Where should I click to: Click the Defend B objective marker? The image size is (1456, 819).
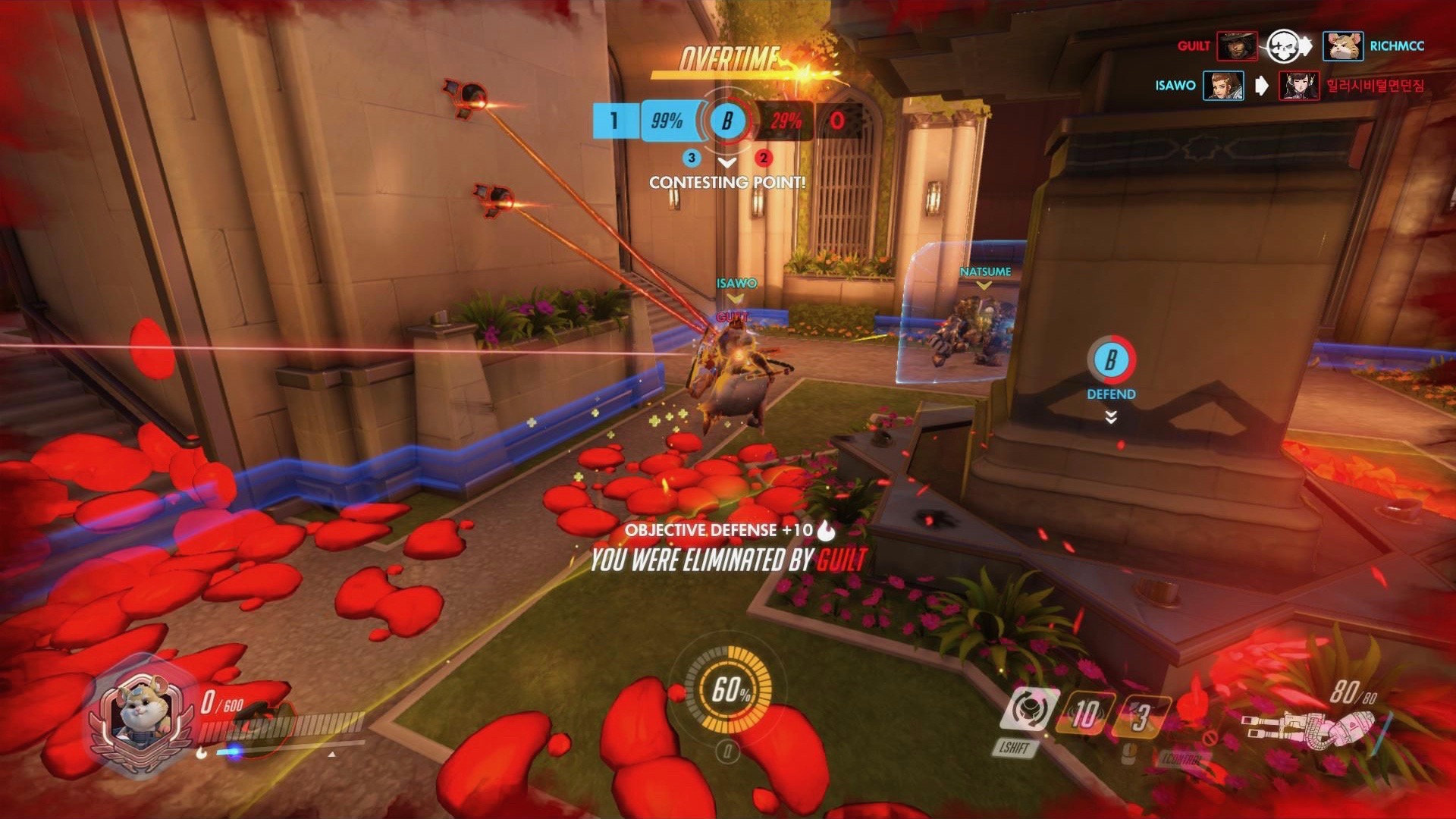click(x=1111, y=360)
